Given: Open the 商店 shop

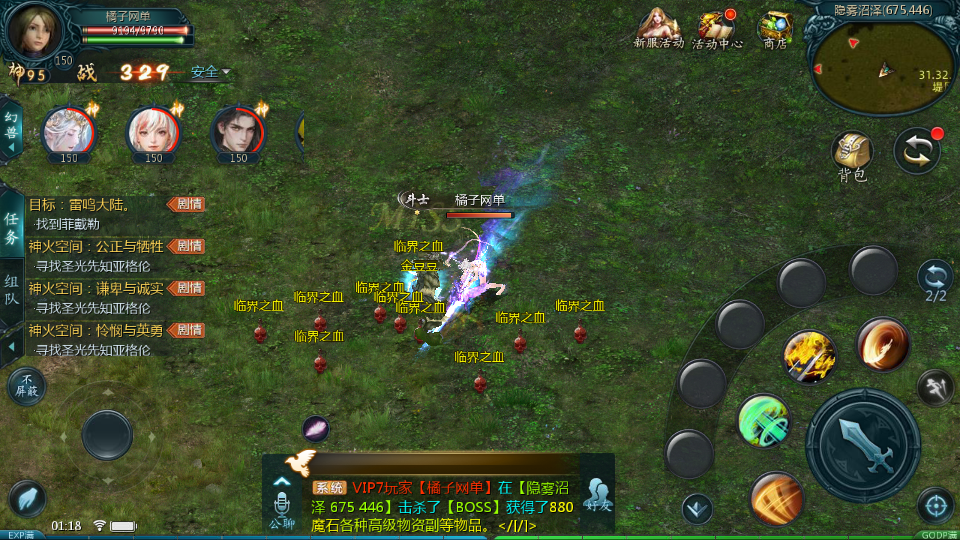Looking at the screenshot, I should (x=775, y=28).
